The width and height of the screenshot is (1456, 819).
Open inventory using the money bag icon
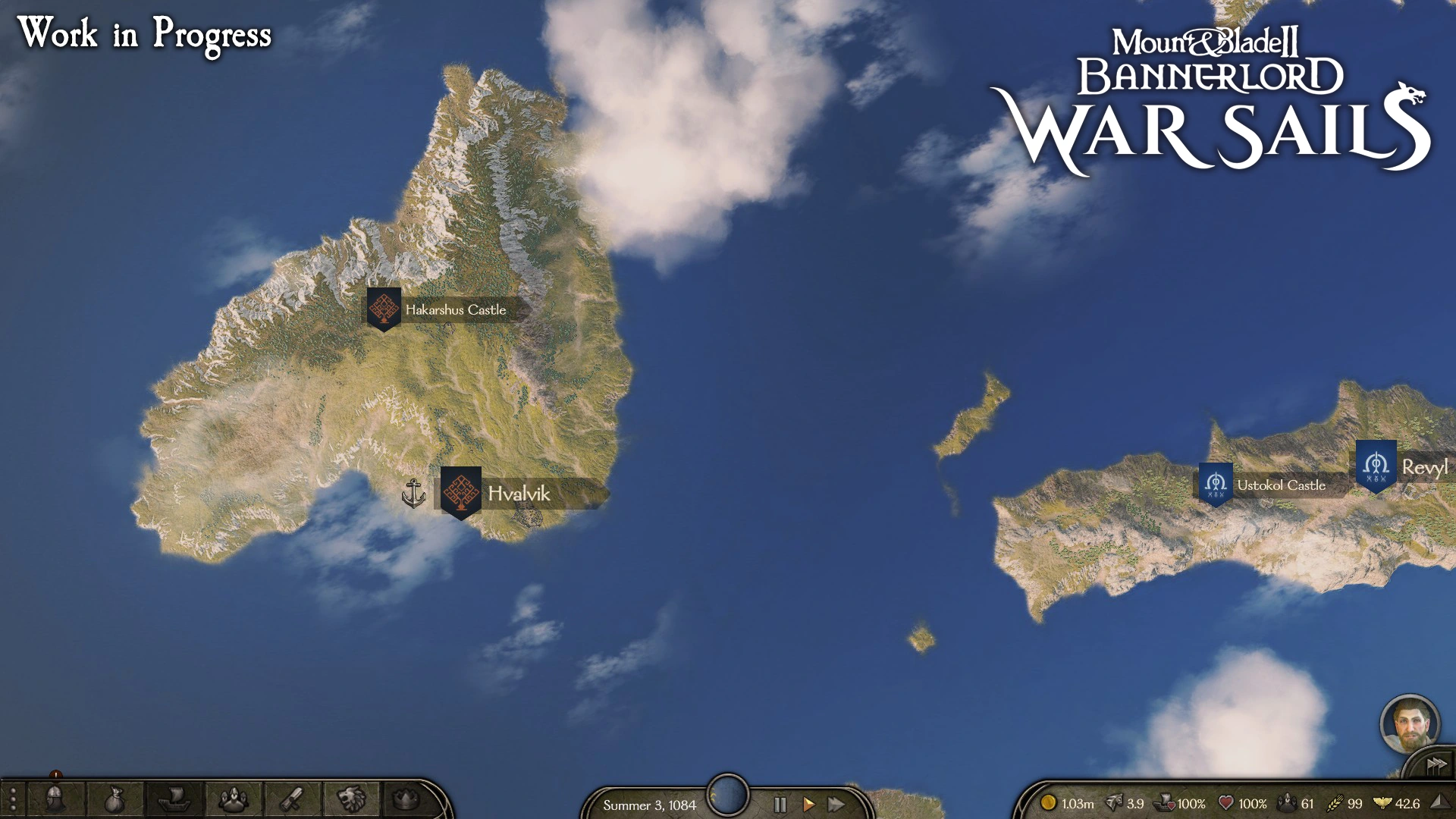click(114, 799)
